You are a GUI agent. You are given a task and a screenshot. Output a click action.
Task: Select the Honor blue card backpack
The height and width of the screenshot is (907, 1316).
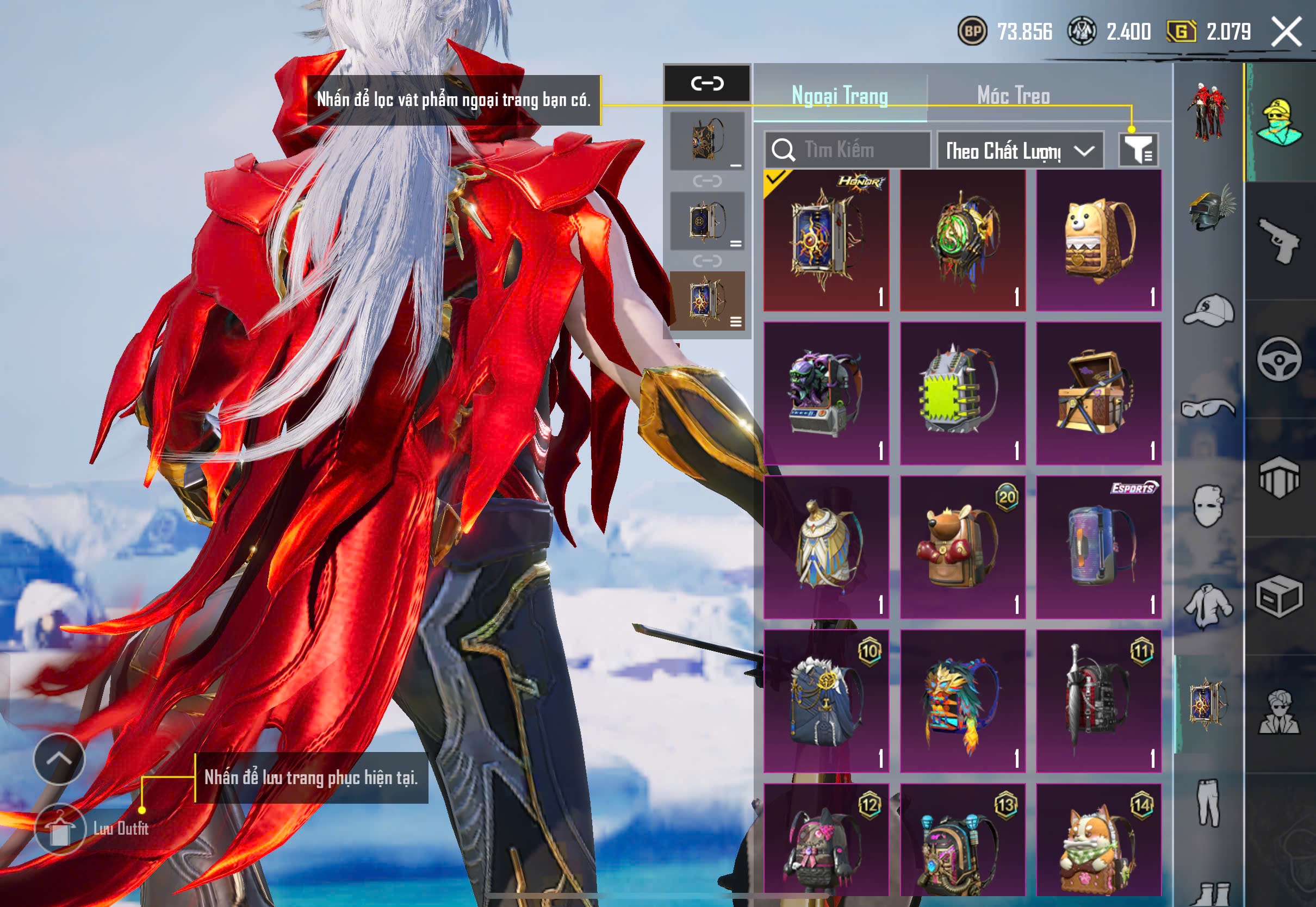coord(826,240)
